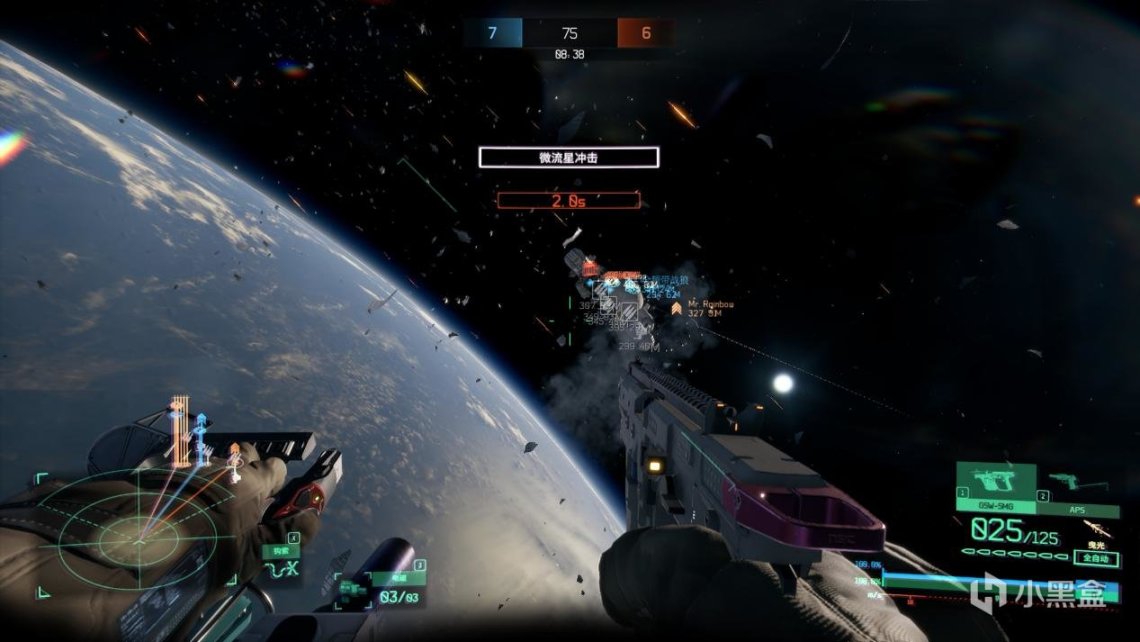Select the 曳光 tracer ammo icon
Image resolution: width=1140 pixels, height=642 pixels.
tap(1098, 530)
